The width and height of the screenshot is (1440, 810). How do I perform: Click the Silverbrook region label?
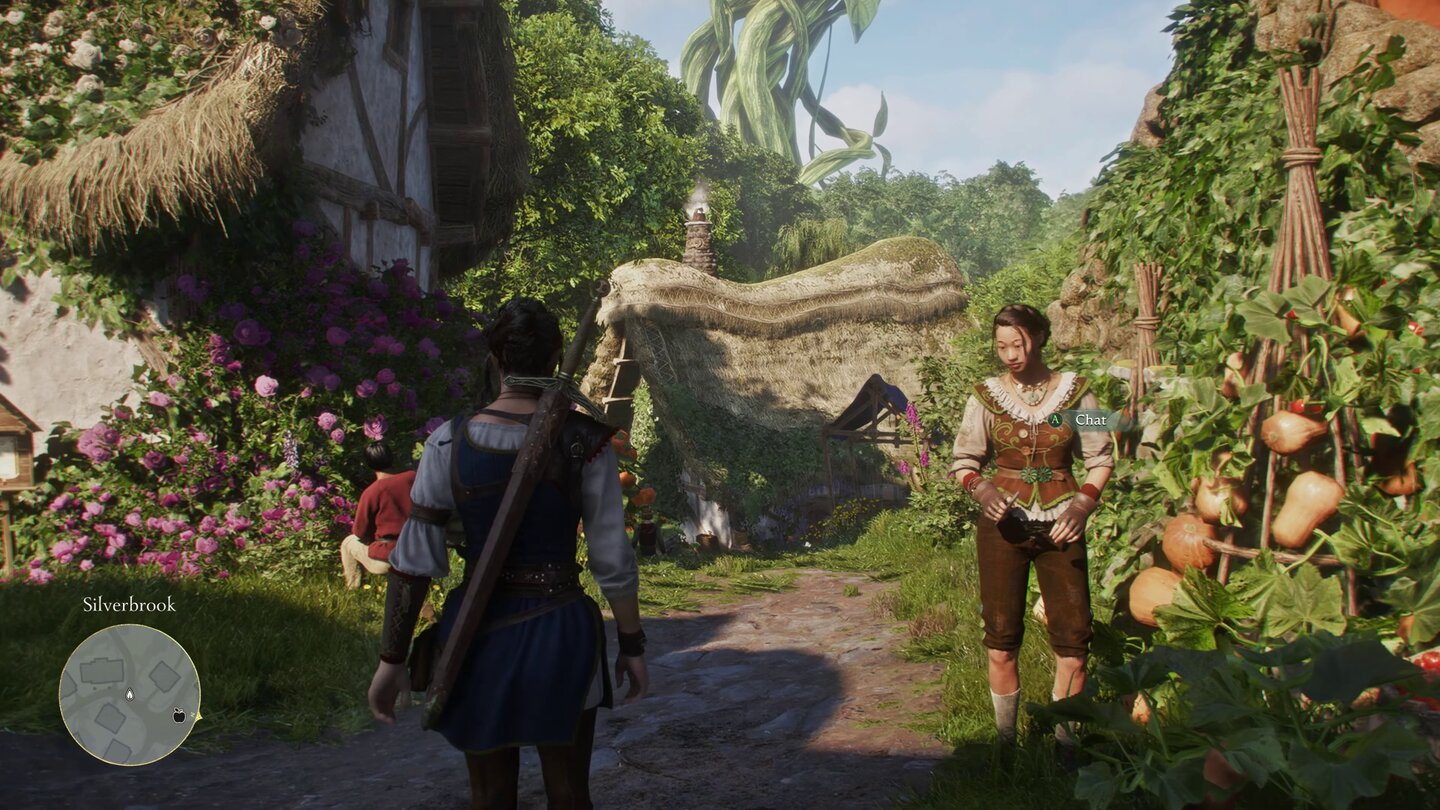tap(129, 604)
